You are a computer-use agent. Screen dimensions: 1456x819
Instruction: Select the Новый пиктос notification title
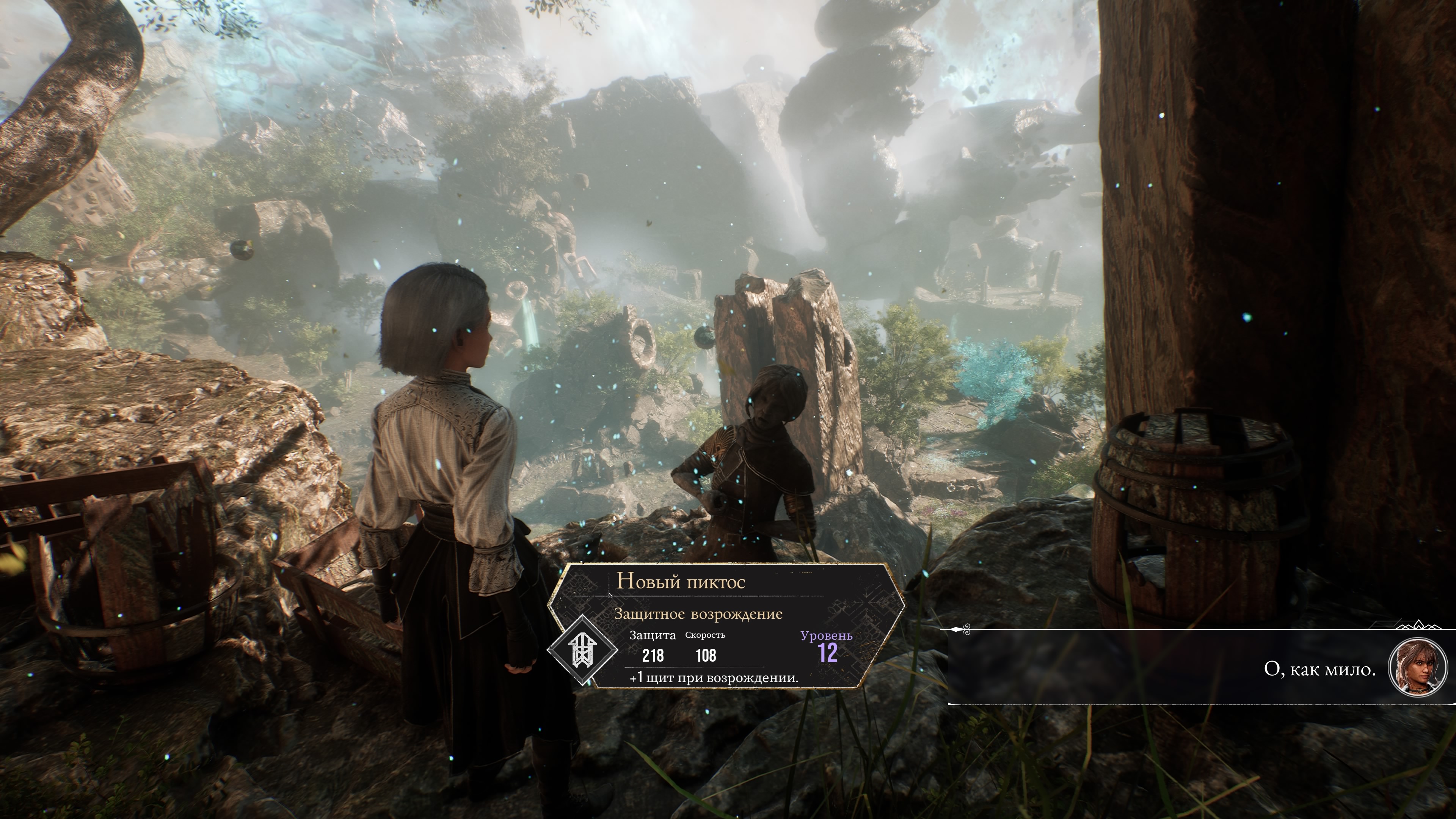click(681, 581)
